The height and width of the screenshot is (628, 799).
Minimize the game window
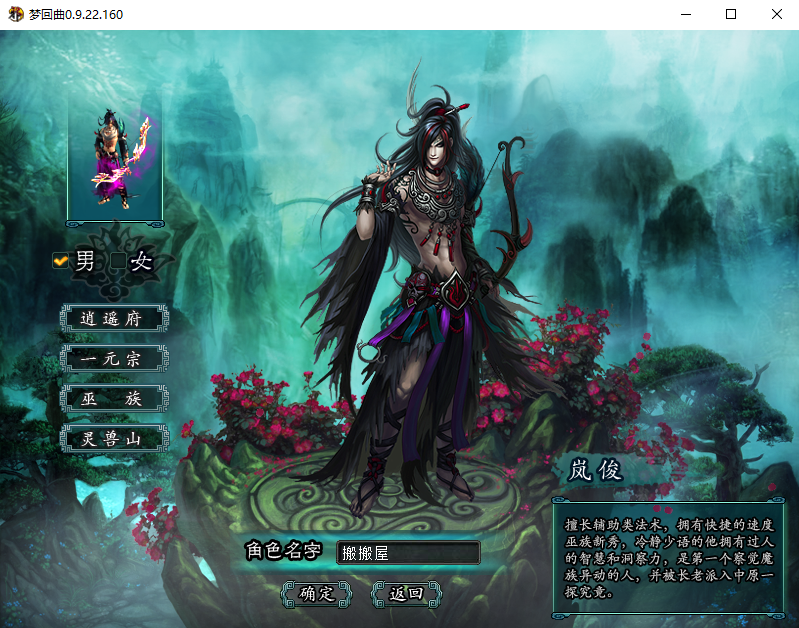(686, 15)
